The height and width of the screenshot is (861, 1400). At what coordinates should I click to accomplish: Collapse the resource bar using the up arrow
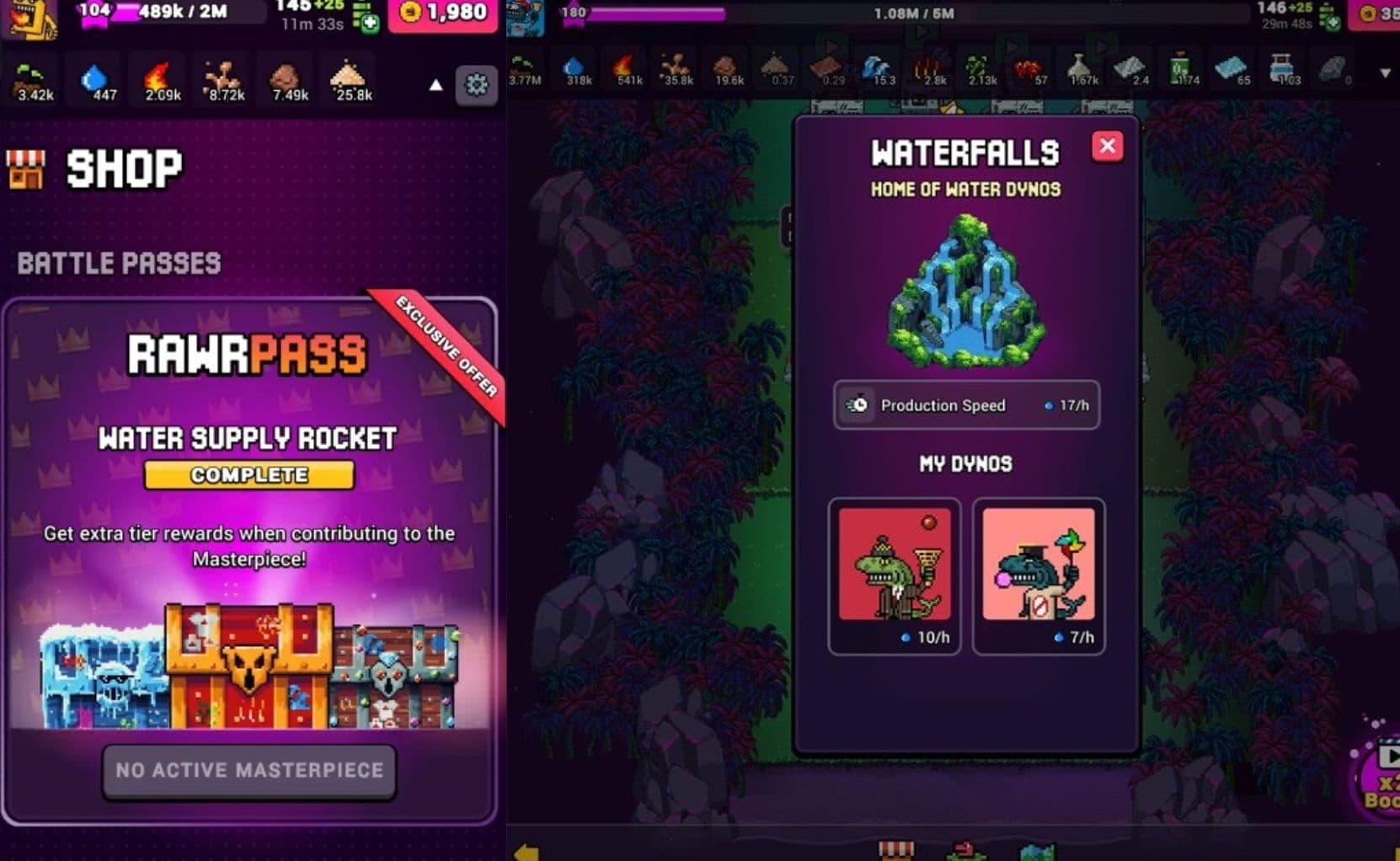435,86
